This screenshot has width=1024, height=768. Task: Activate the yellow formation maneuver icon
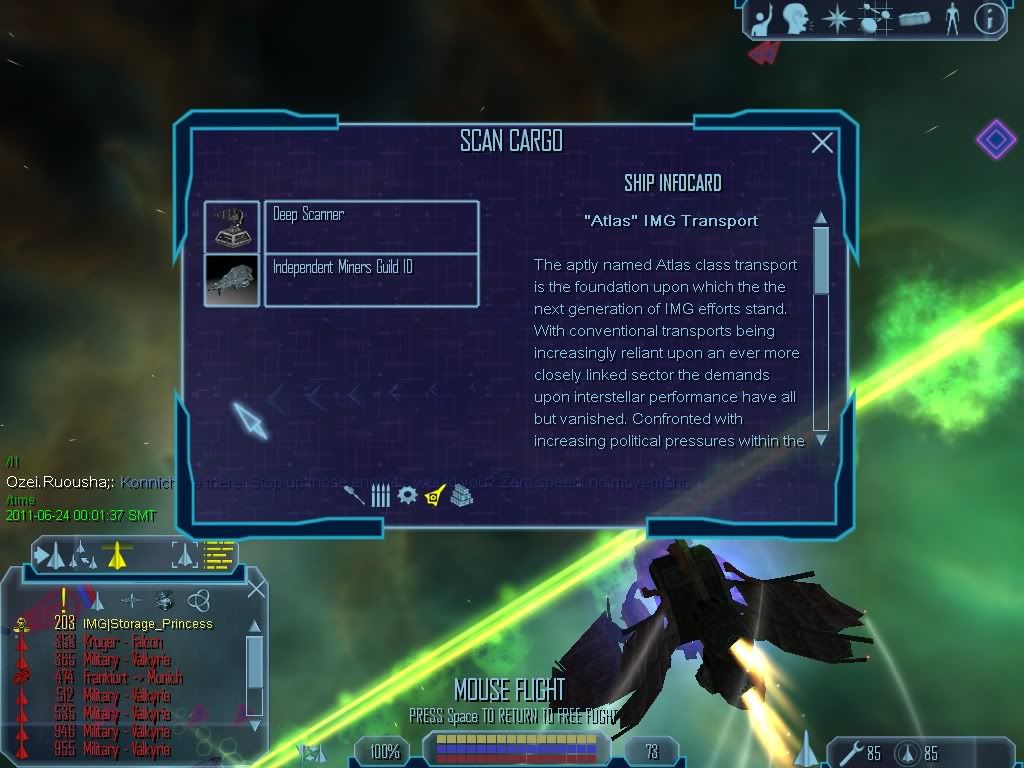(117, 553)
